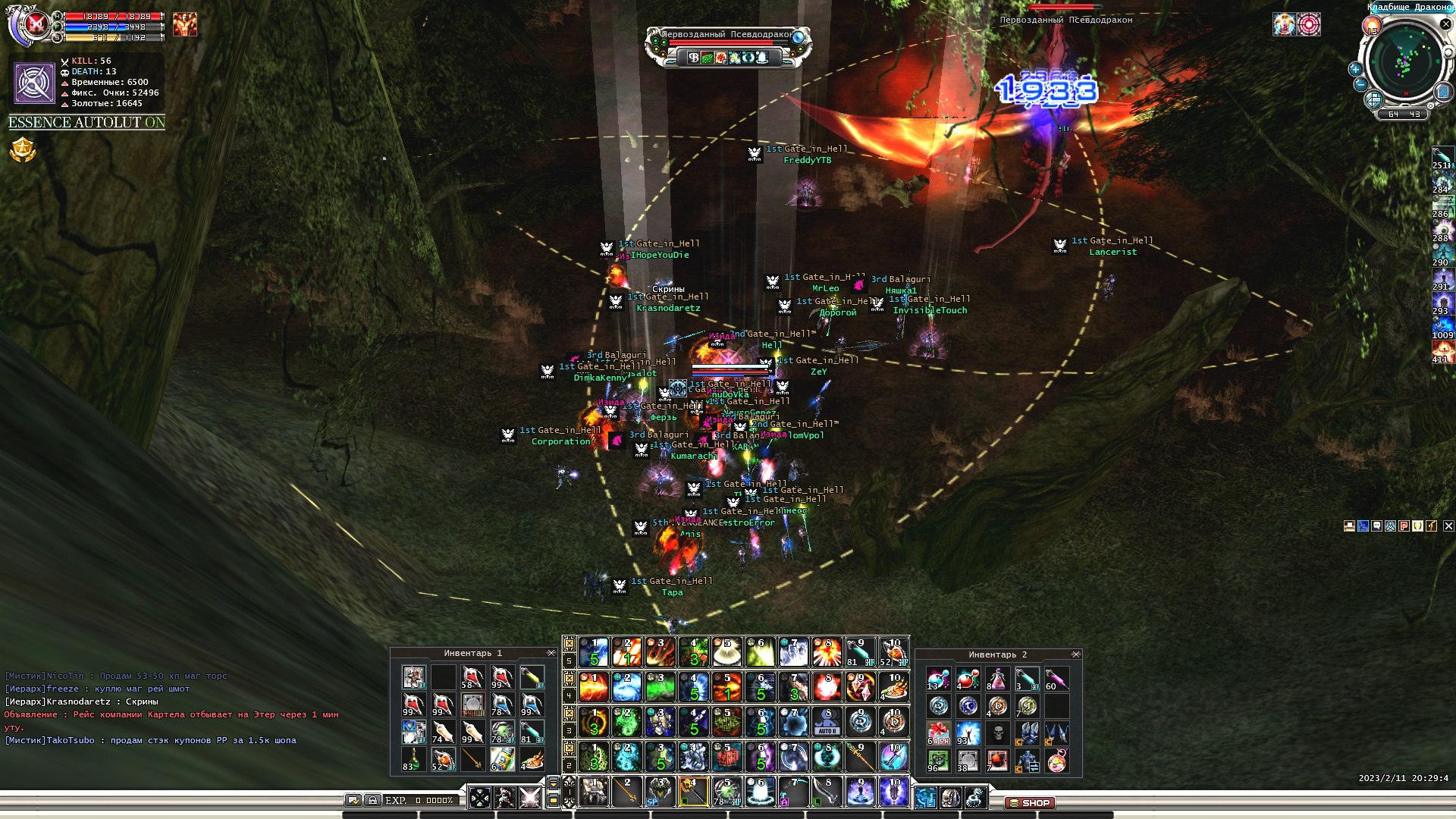Select the green potion with count 83
The height and width of the screenshot is (819, 1456).
pos(413,759)
